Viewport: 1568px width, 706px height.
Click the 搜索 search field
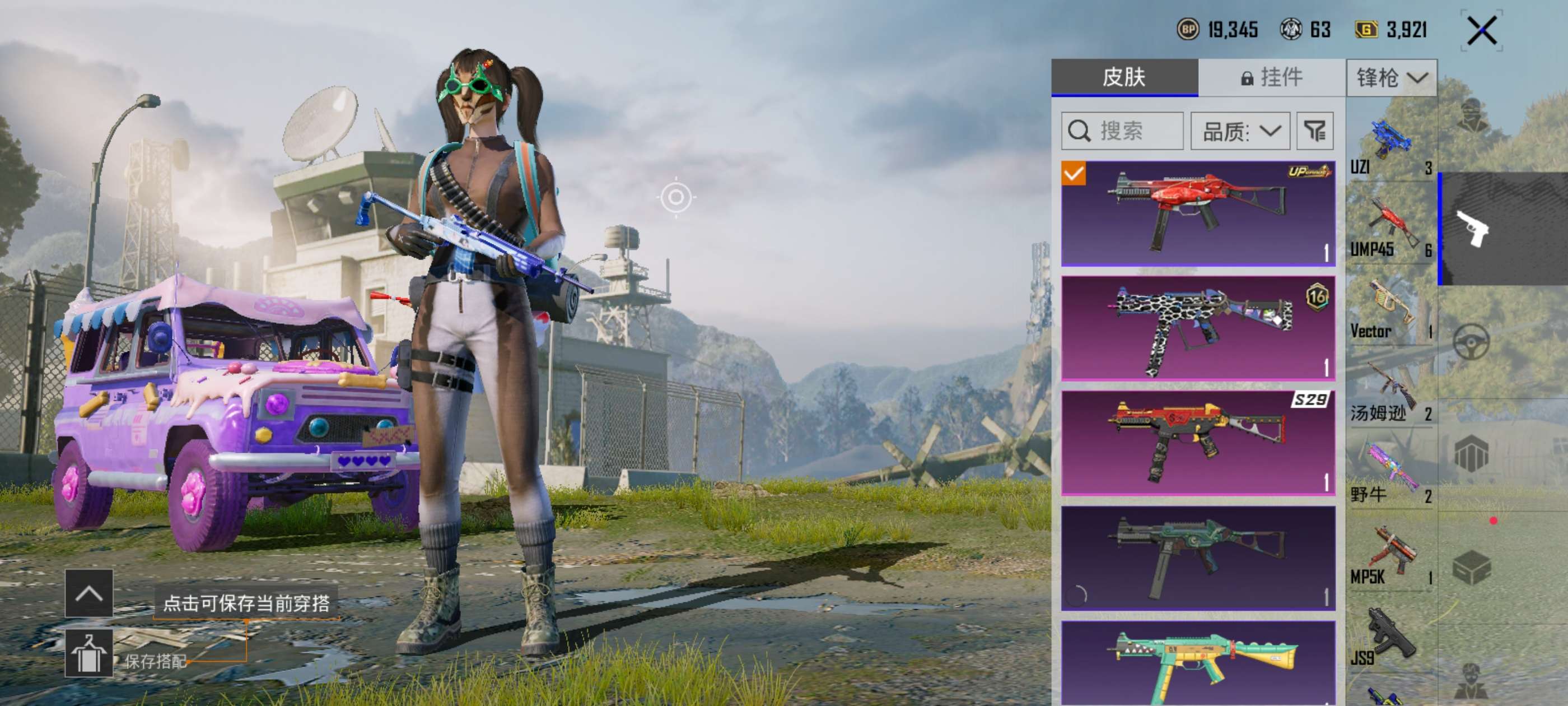1122,131
